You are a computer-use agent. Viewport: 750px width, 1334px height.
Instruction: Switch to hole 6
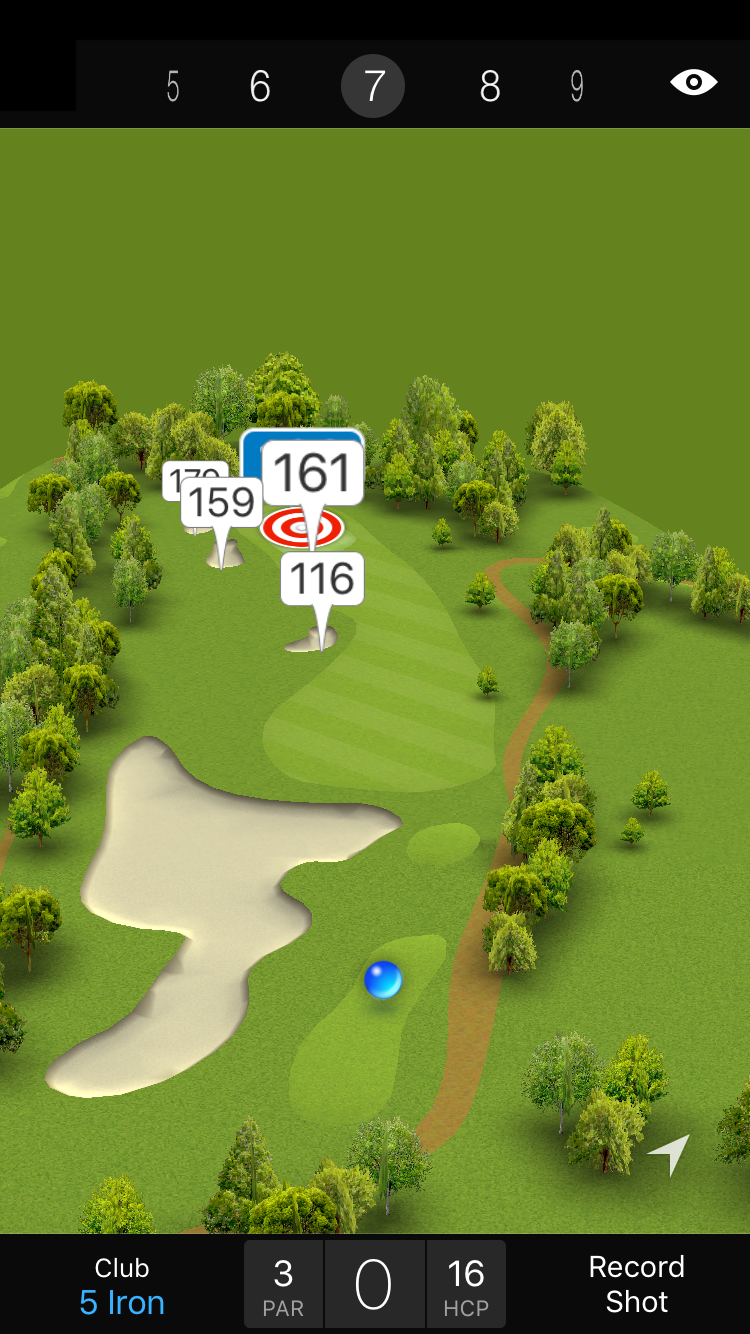pyautogui.click(x=260, y=87)
